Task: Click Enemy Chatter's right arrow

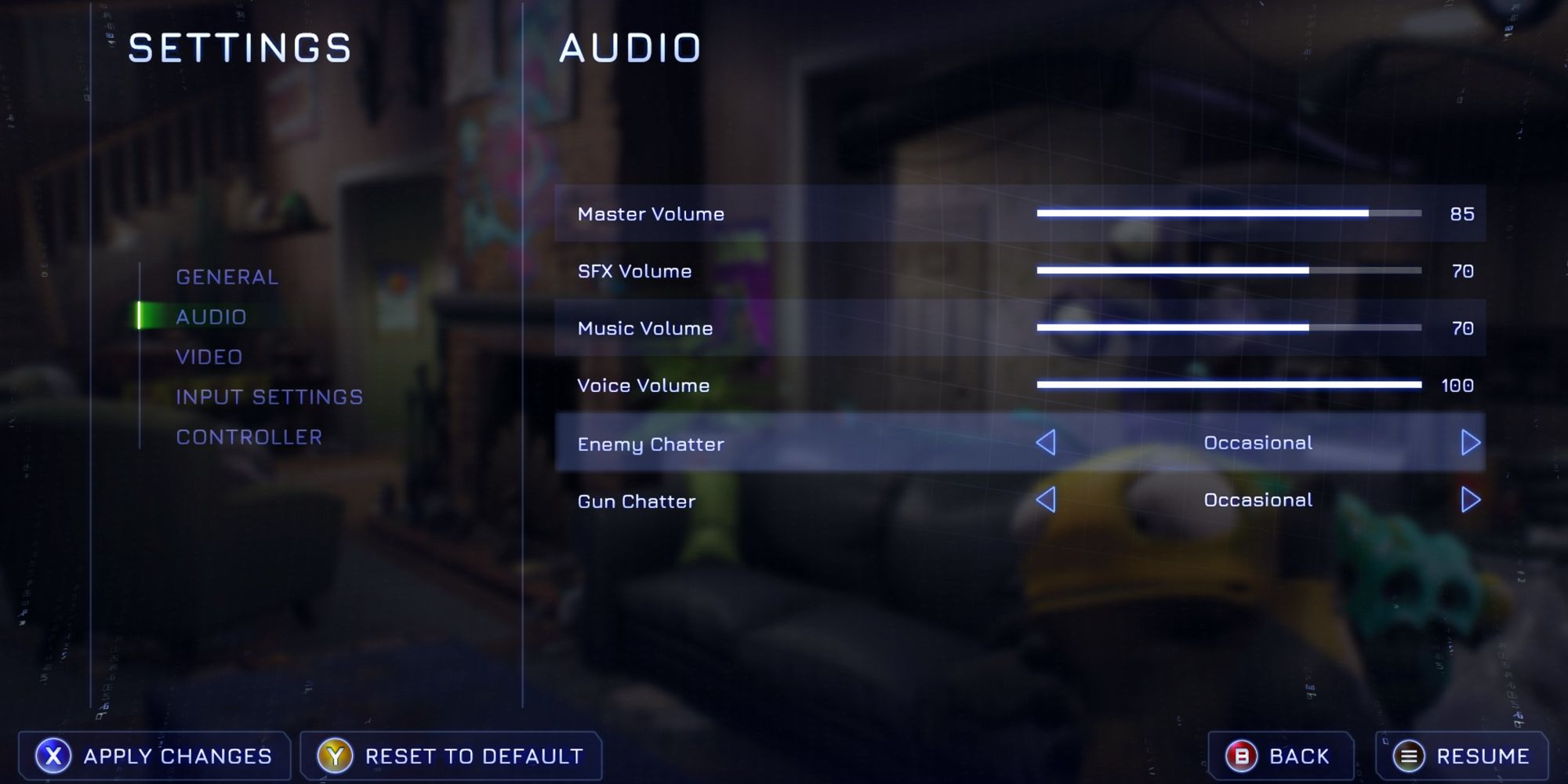Action: pyautogui.click(x=1470, y=443)
